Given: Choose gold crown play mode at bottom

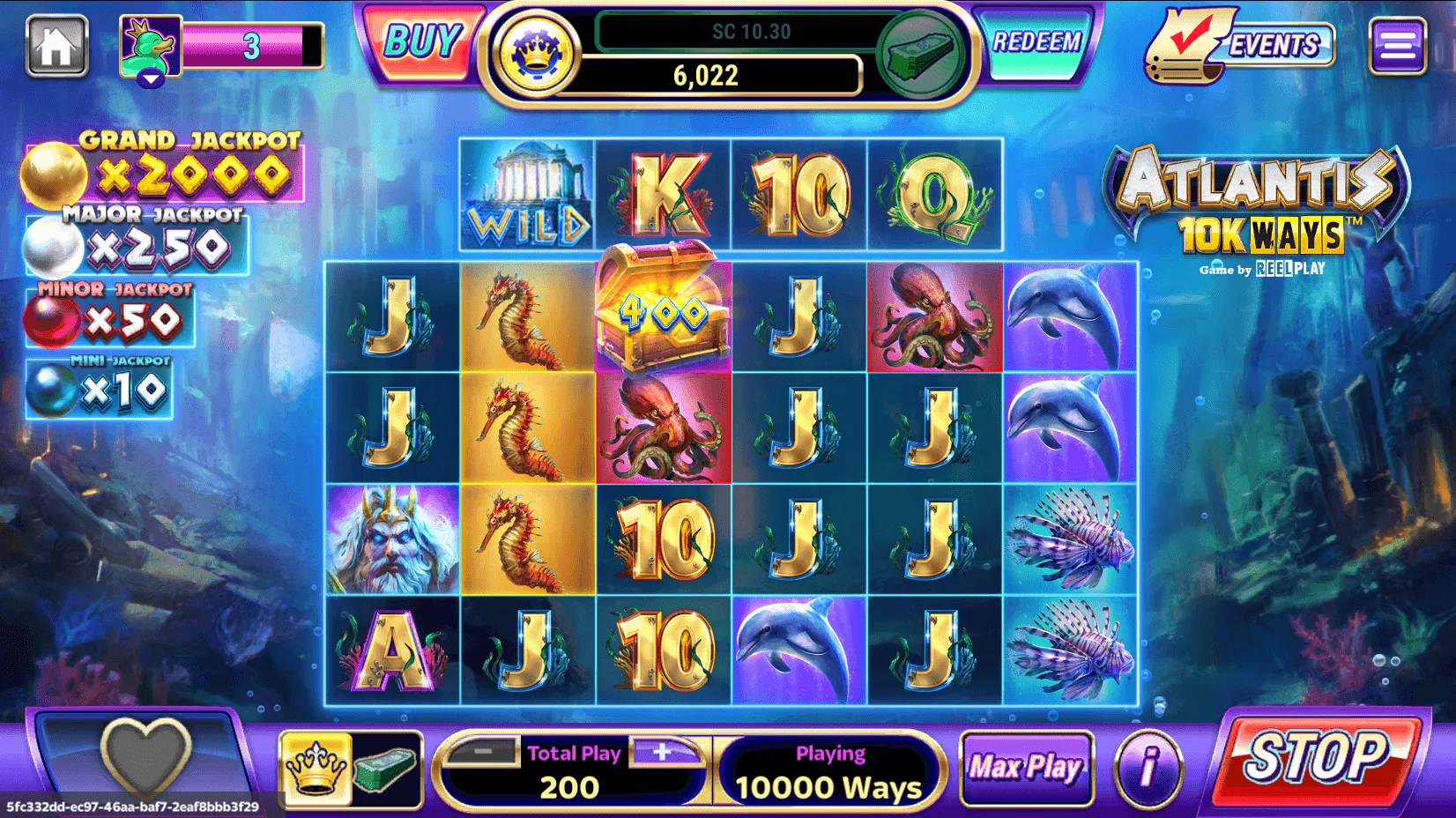Looking at the screenshot, I should pos(316,769).
